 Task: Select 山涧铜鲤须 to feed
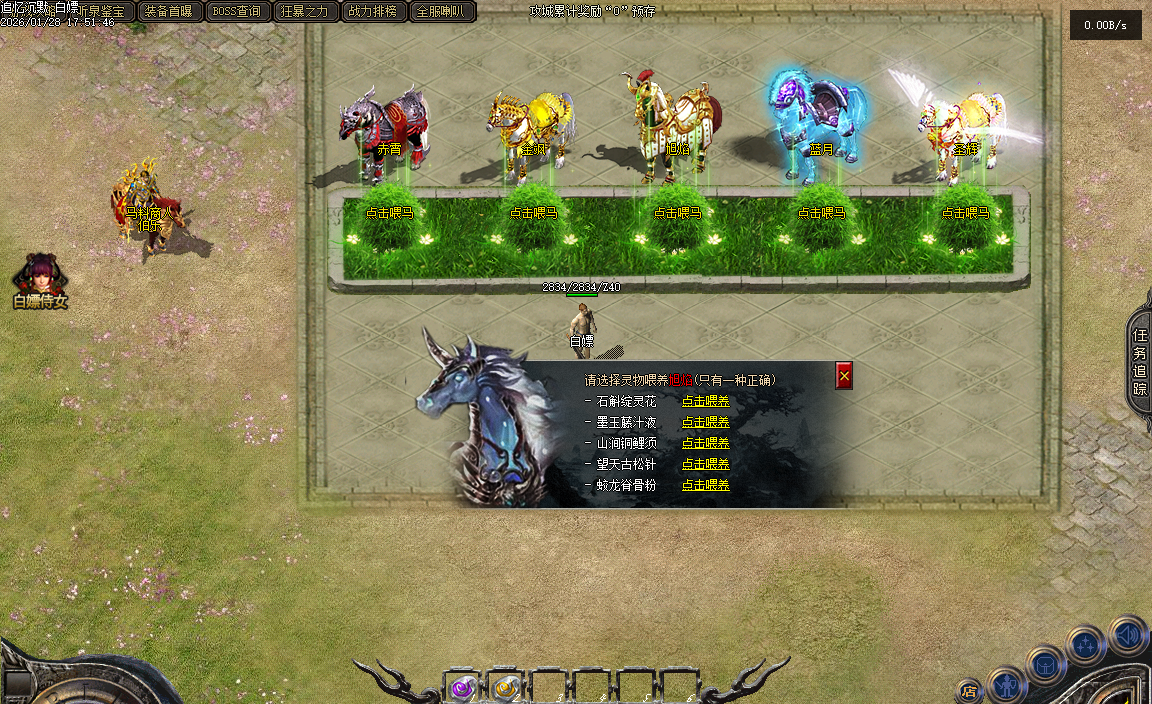click(x=705, y=443)
